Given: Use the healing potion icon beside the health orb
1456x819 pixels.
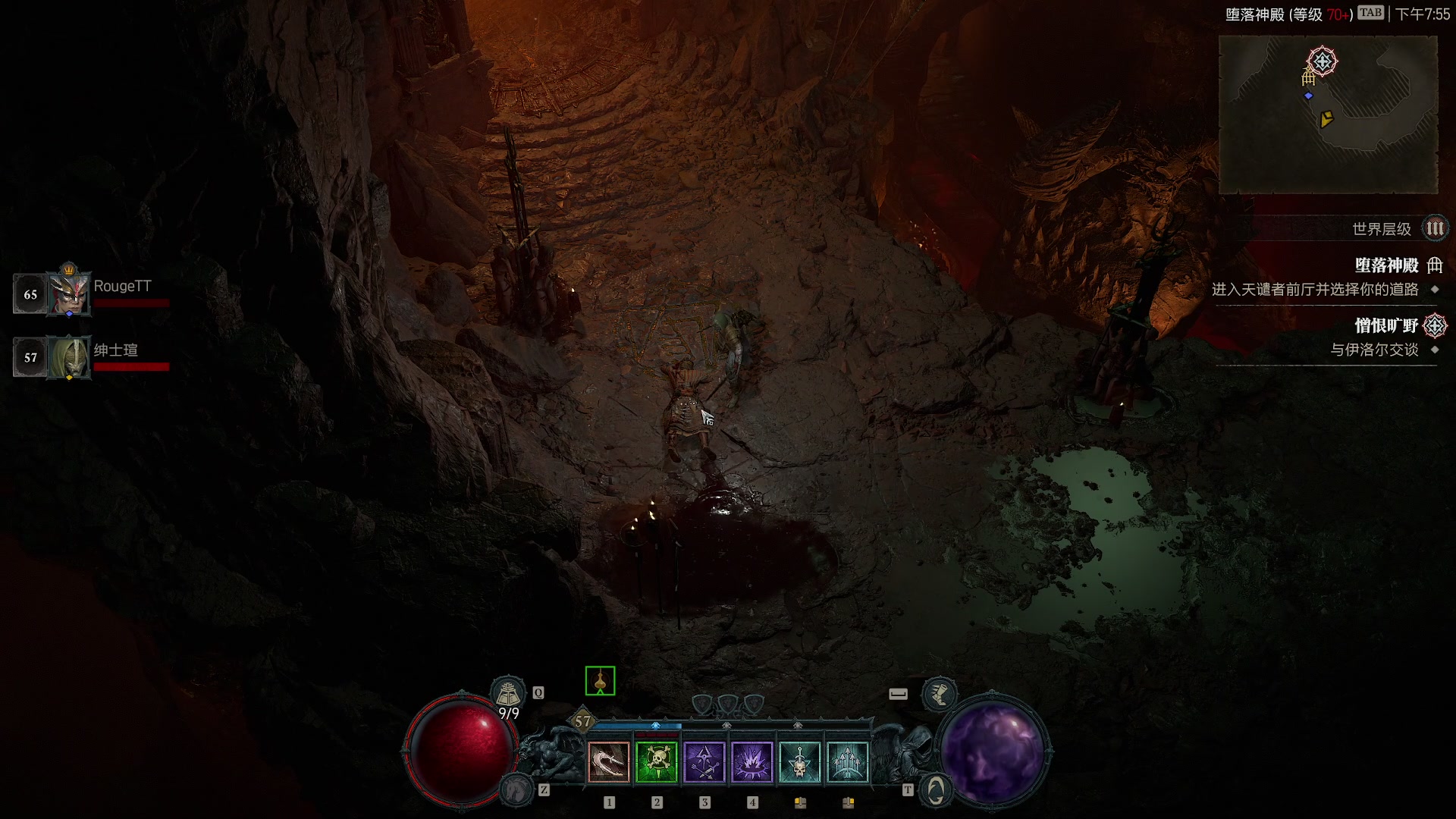Looking at the screenshot, I should pyautogui.click(x=508, y=692).
